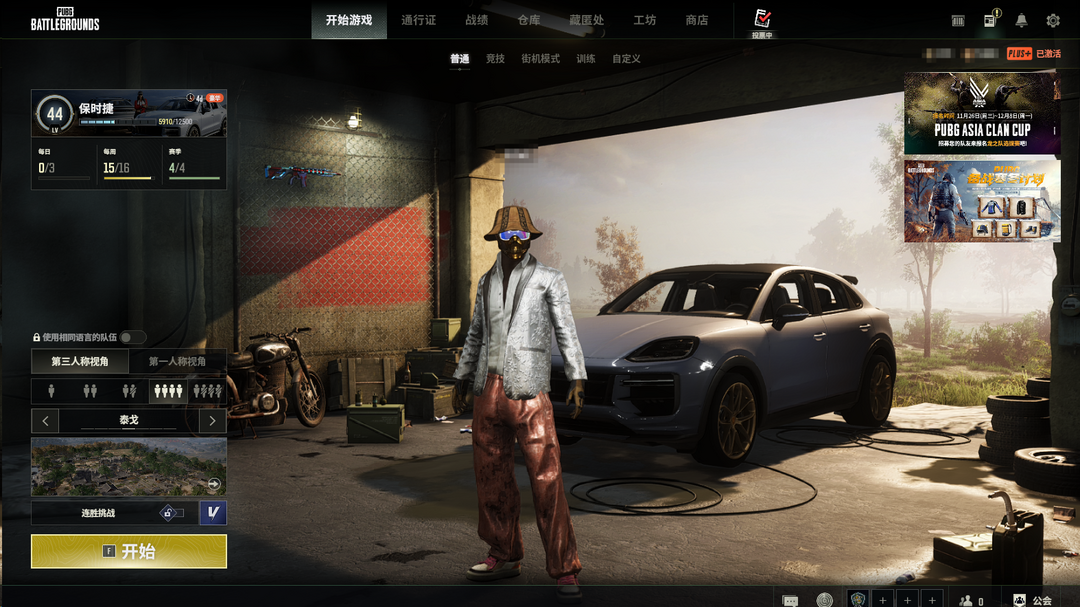Choose the 街机模式 arcade mode
The image size is (1080, 607).
click(540, 59)
